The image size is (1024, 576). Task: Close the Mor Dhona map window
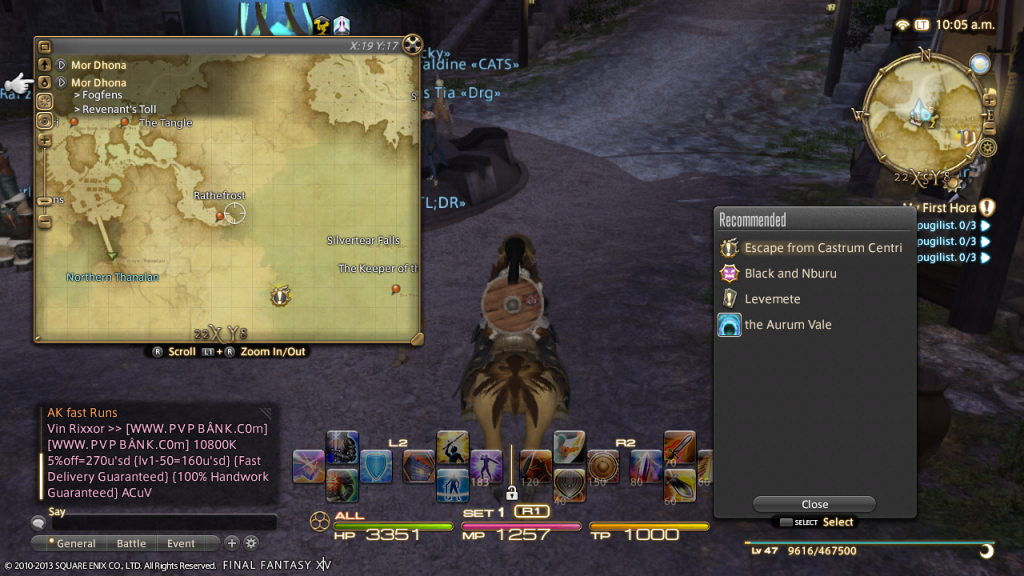(x=413, y=44)
